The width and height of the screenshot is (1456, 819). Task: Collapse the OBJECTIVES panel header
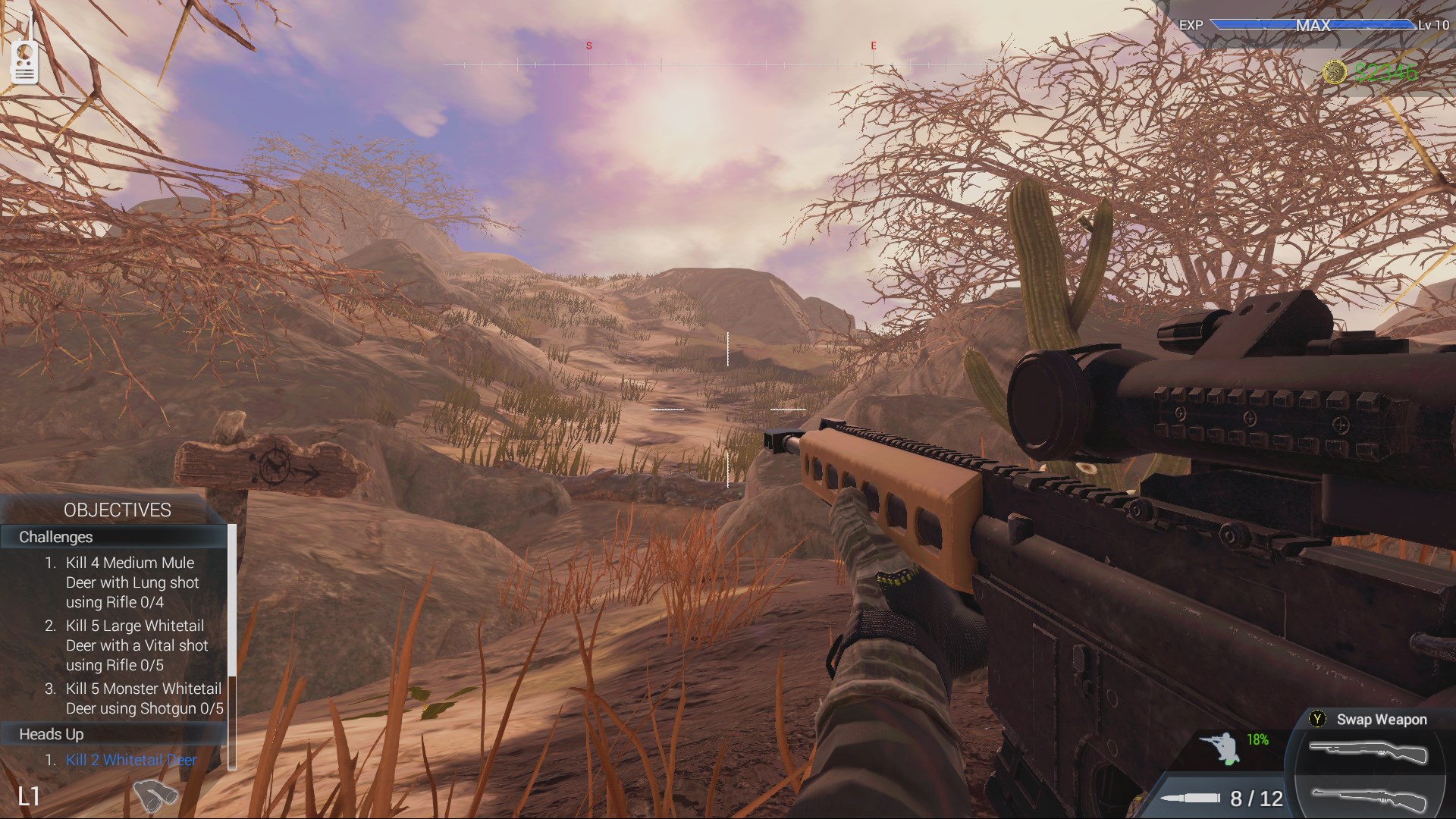coord(118,510)
